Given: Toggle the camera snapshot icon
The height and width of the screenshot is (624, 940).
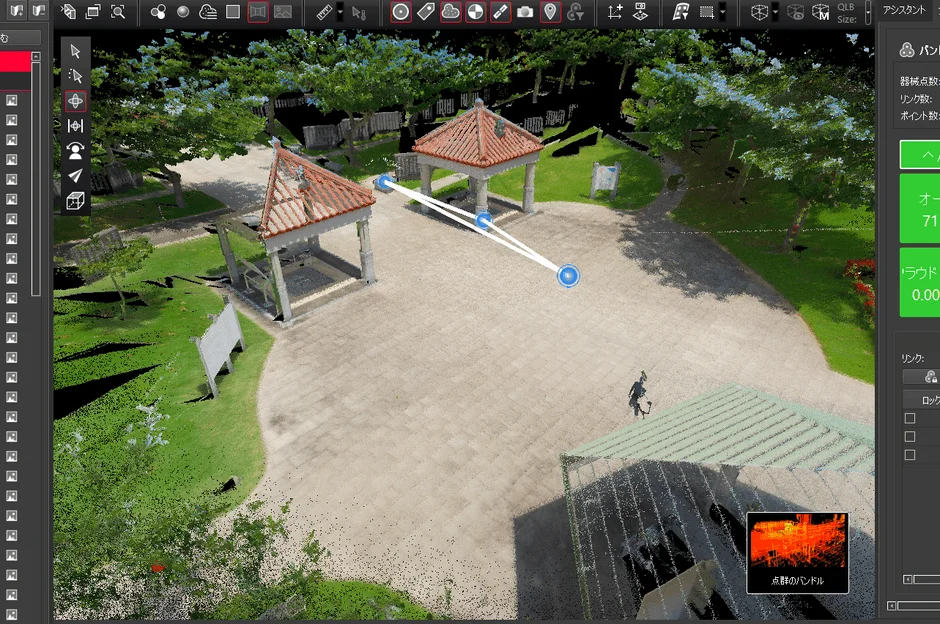Looking at the screenshot, I should coord(525,12).
